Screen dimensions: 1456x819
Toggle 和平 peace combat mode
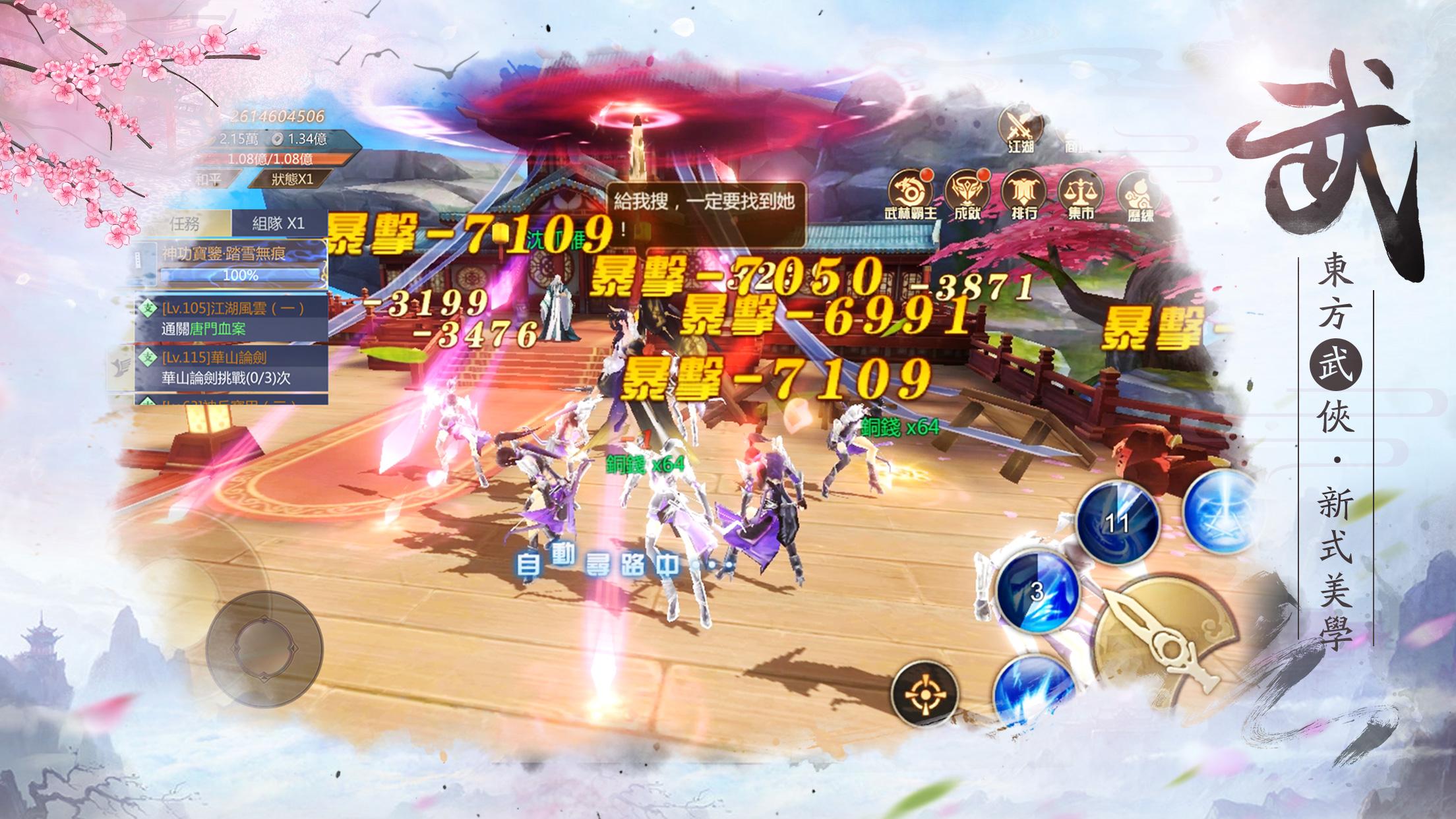pos(210,179)
